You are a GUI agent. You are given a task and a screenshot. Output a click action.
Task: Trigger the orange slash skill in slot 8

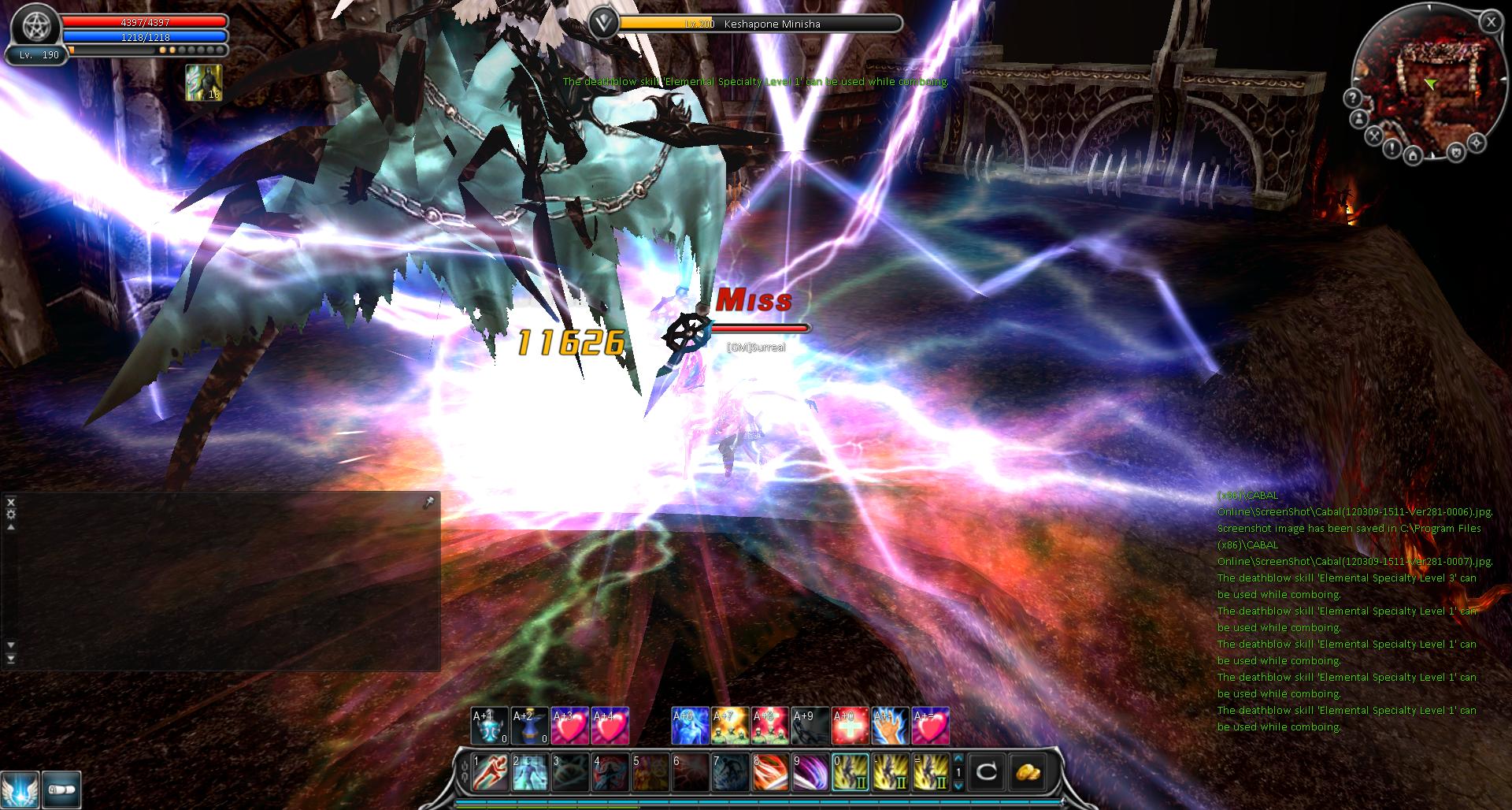[772, 772]
